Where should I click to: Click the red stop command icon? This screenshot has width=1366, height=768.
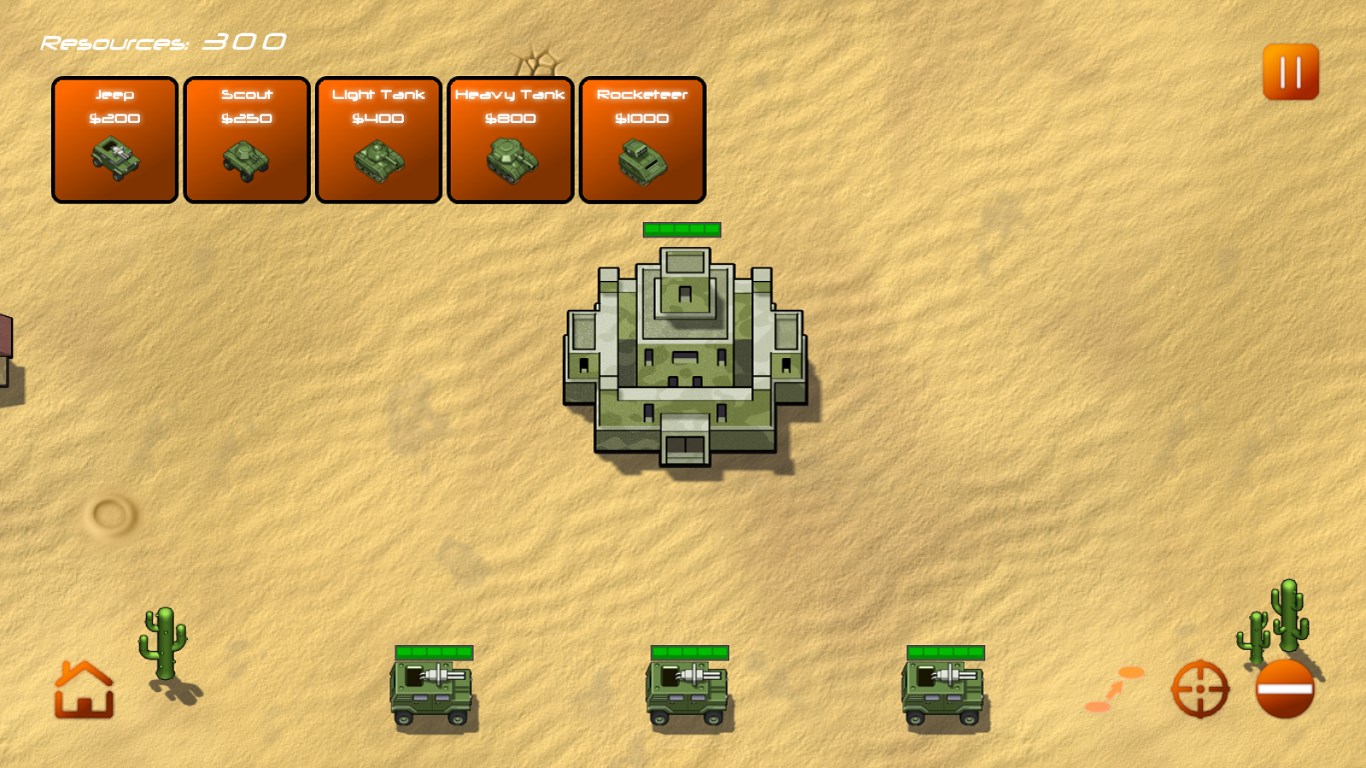click(x=1285, y=689)
